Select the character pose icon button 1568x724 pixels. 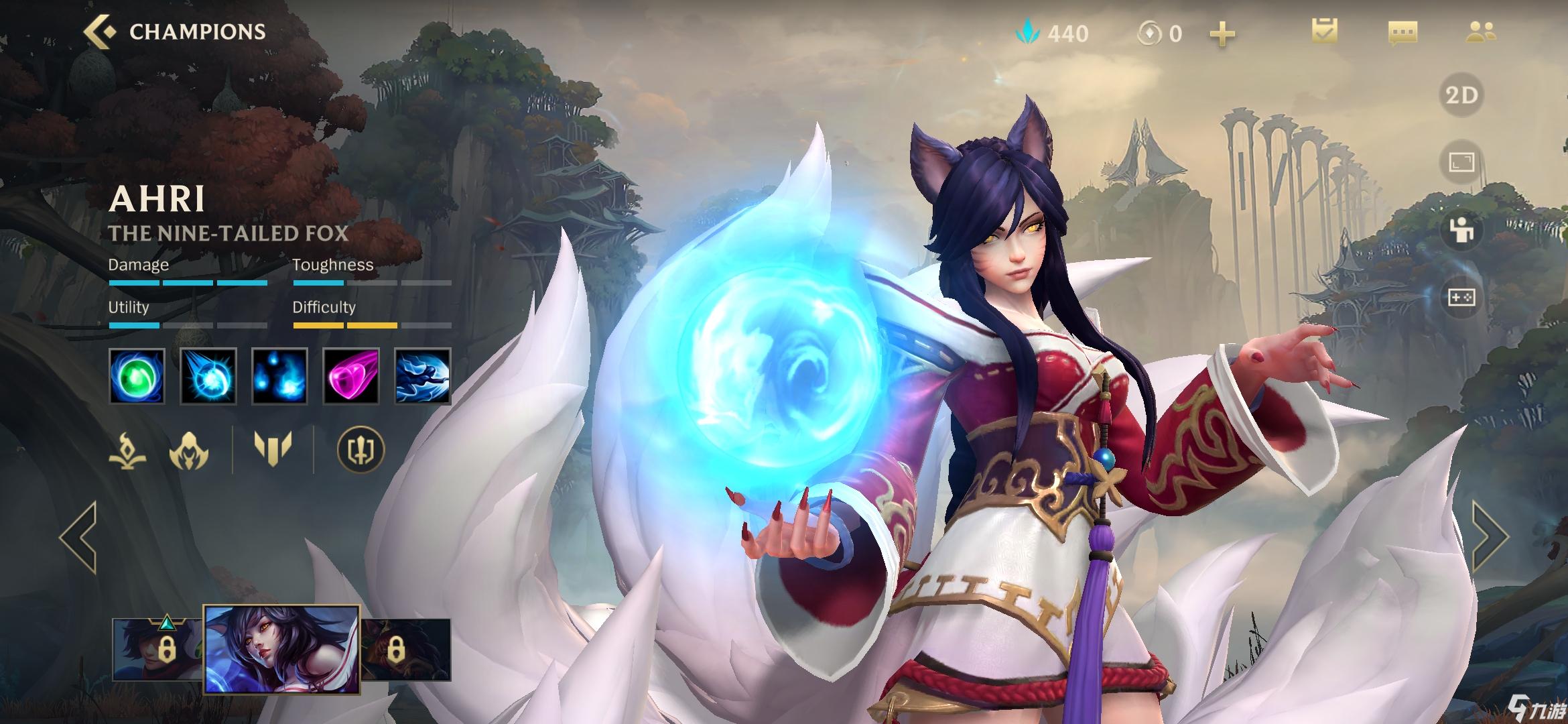click(x=1461, y=231)
